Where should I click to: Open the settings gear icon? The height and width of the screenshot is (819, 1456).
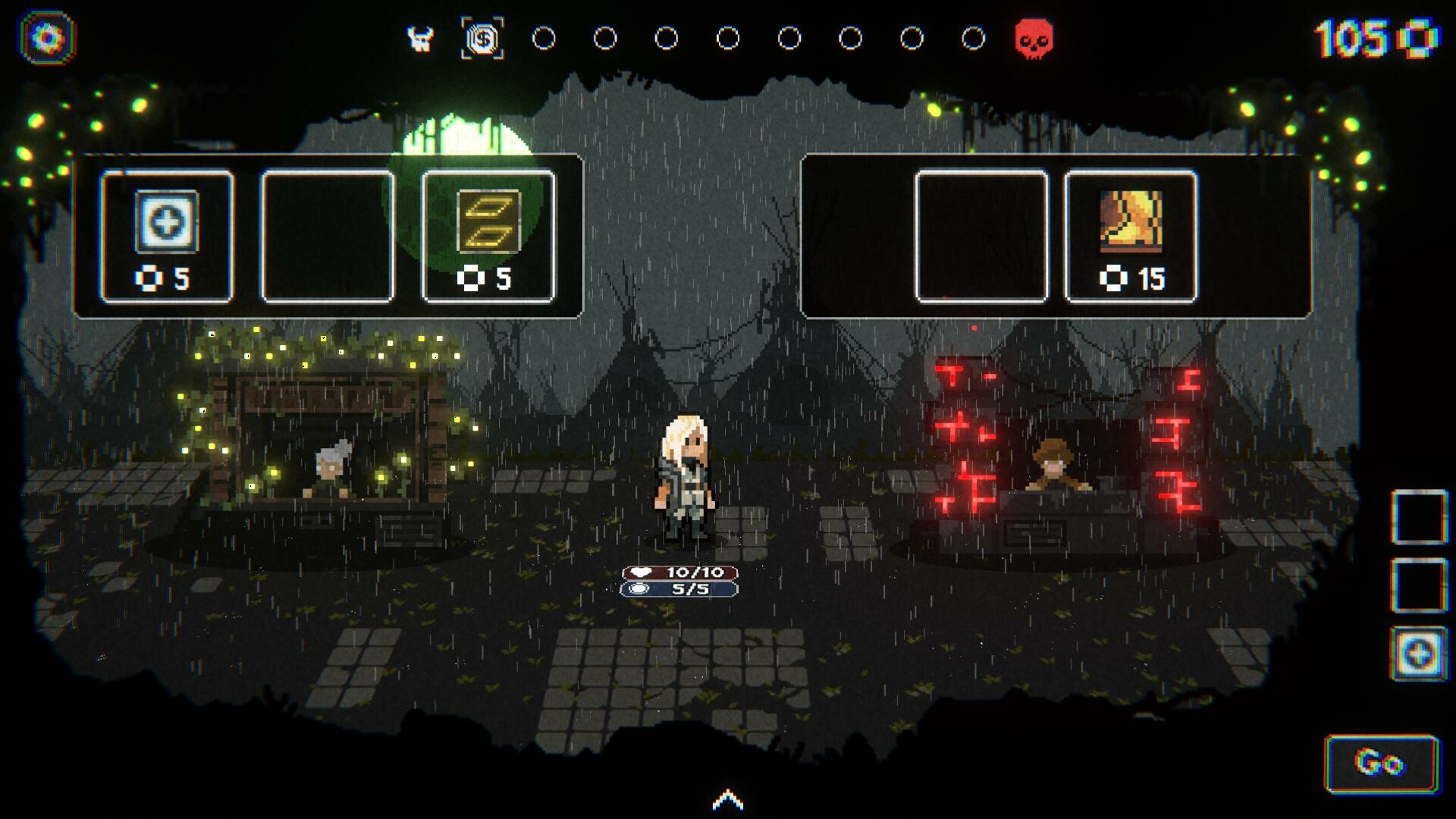45,36
